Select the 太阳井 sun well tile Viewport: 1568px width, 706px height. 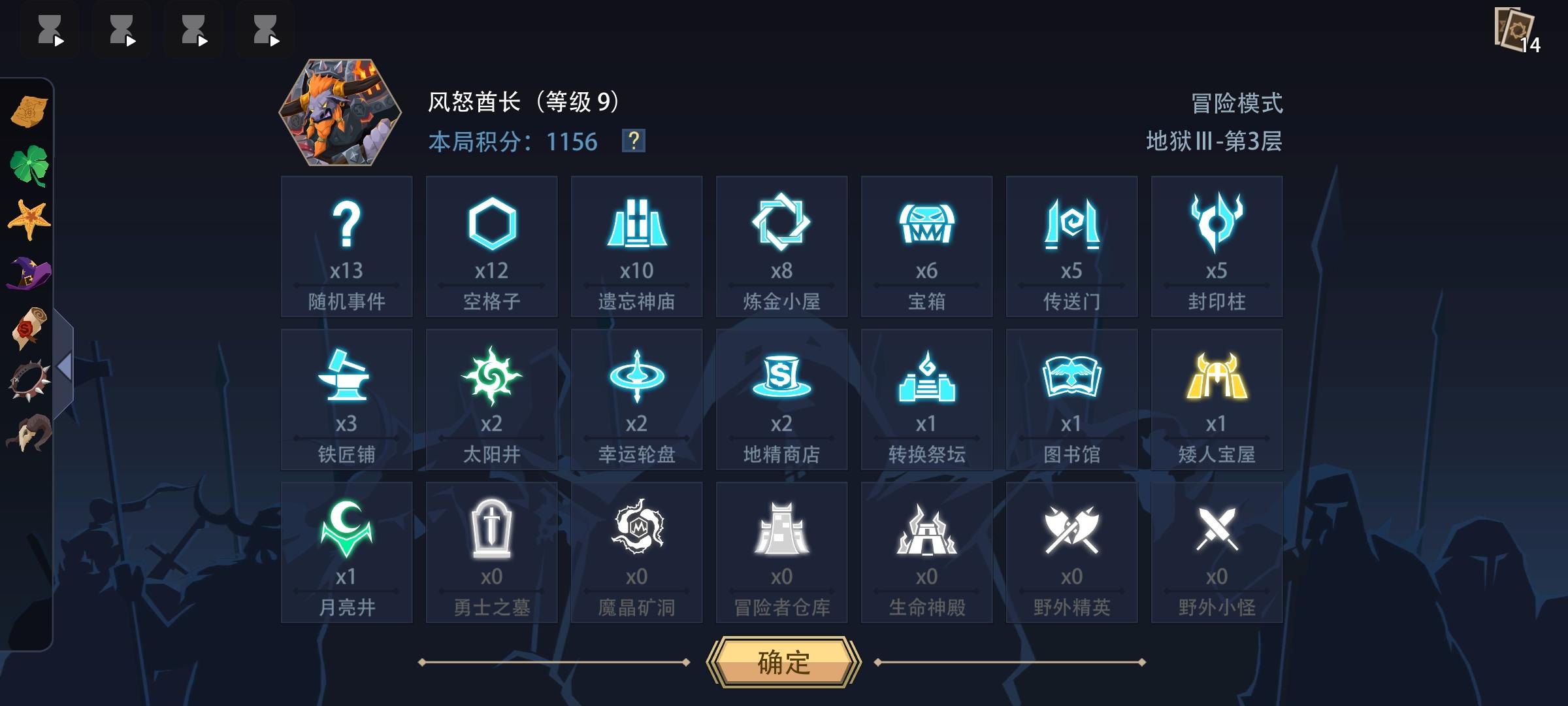[x=491, y=399]
